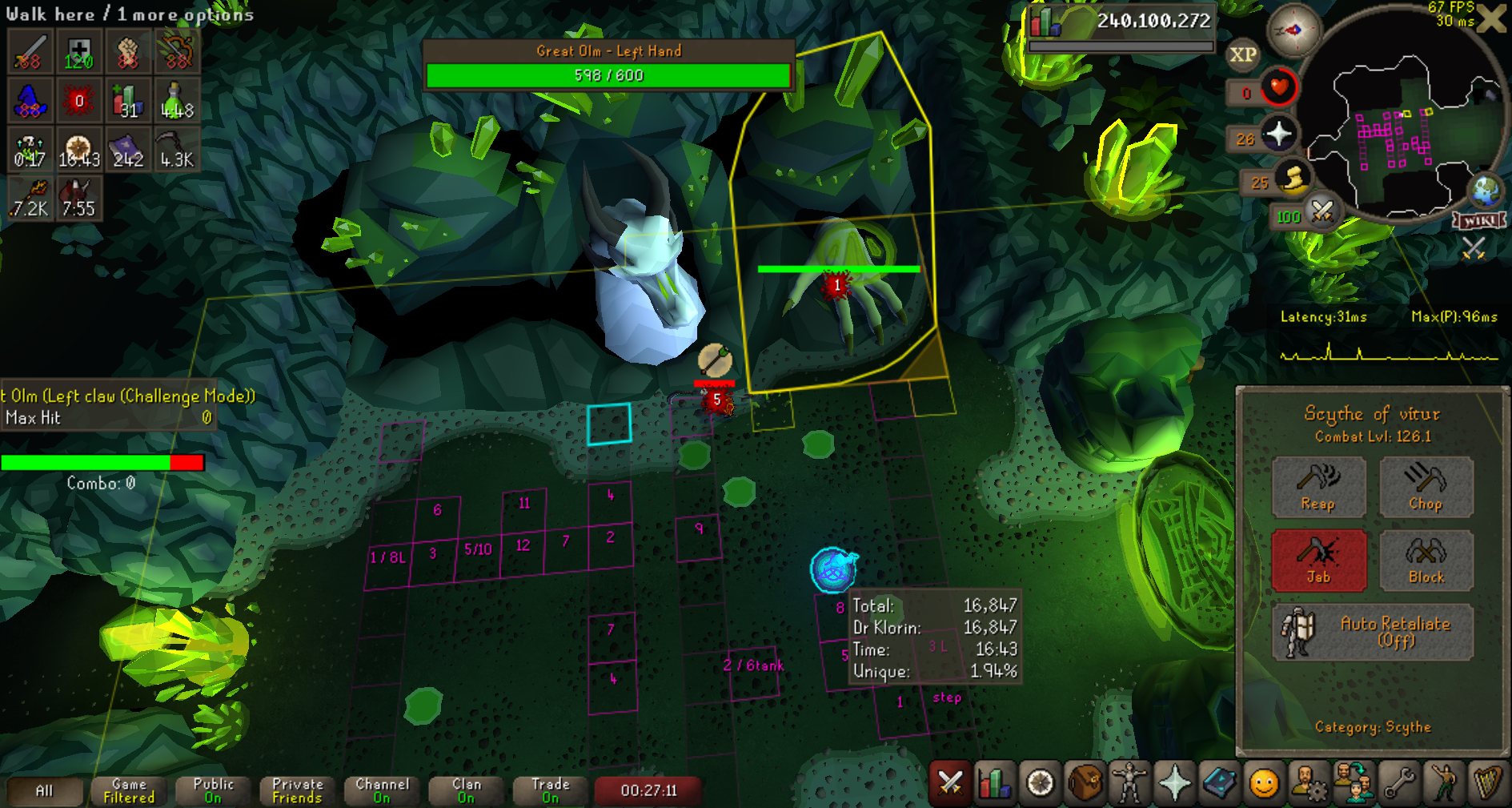Screen dimensions: 1512x808
Task: Toggle Auto Retaliate
Action: point(1372,632)
